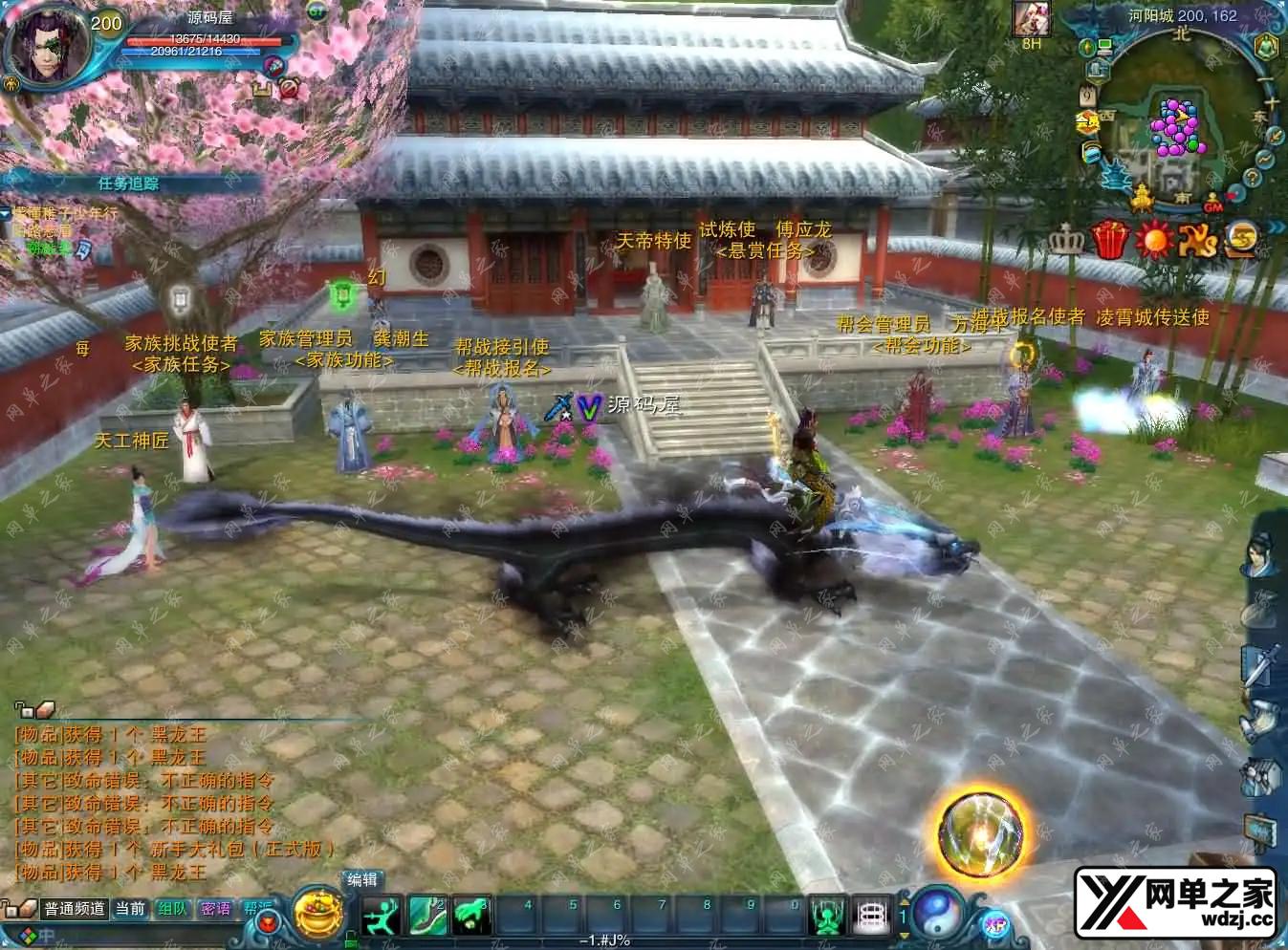This screenshot has width=1288, height=950.
Task: Click the 编辑 hotbar edit button
Action: [x=362, y=880]
